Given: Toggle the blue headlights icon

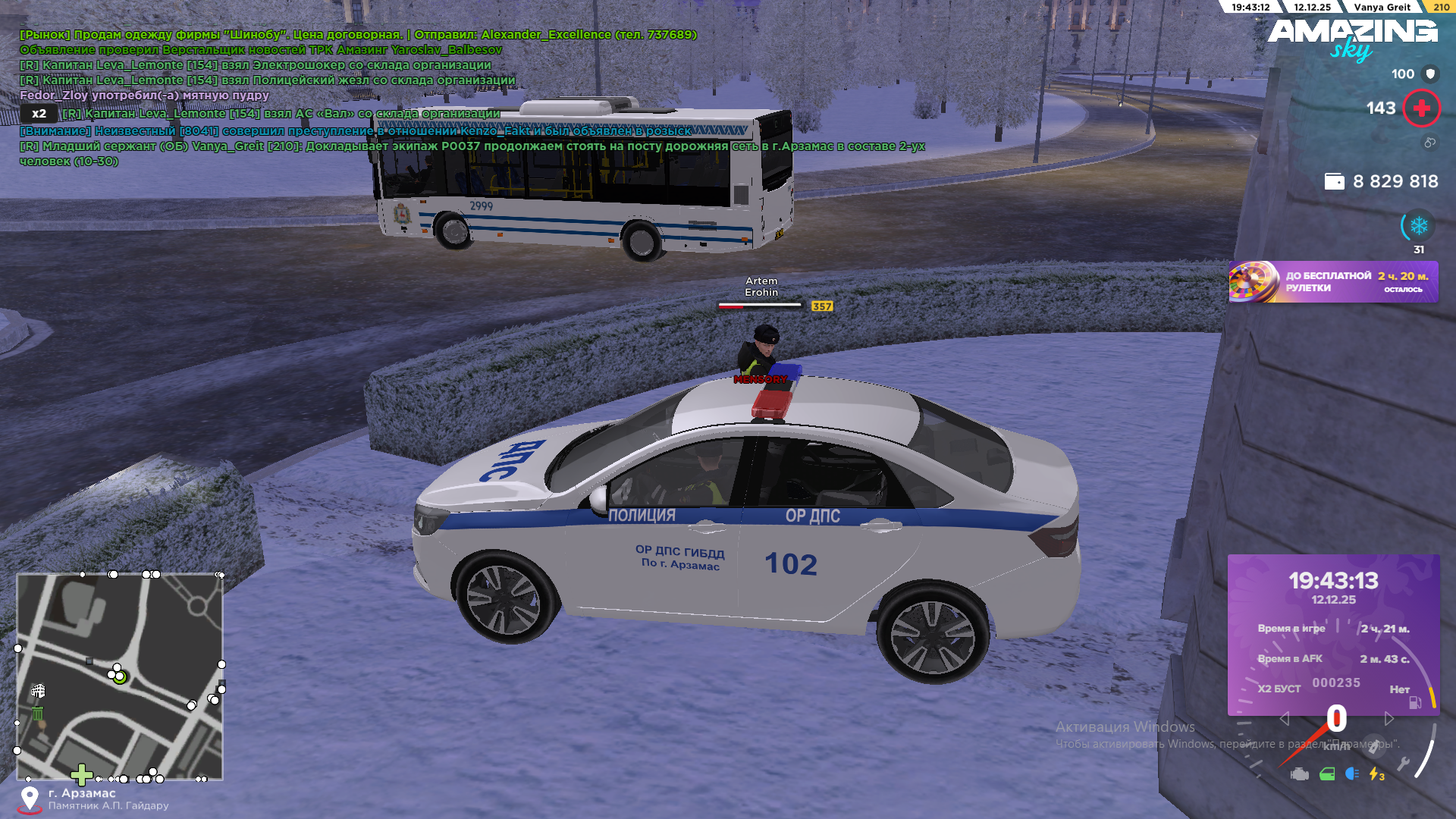Looking at the screenshot, I should (1352, 773).
